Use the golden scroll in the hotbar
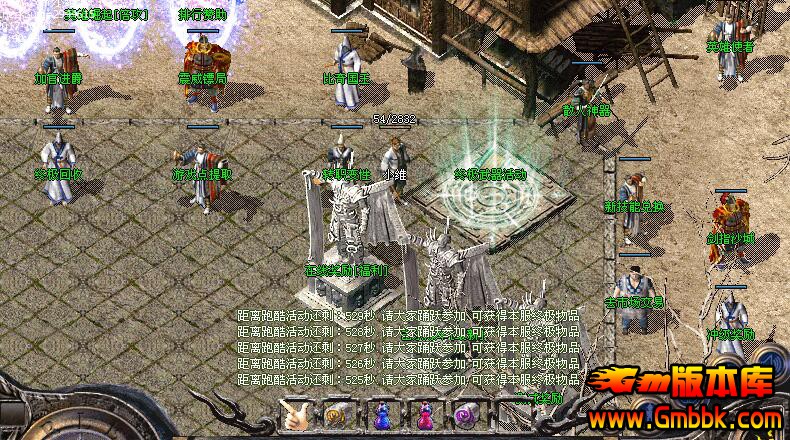Screen dimensions: 790x440 pyautogui.click(x=337, y=414)
